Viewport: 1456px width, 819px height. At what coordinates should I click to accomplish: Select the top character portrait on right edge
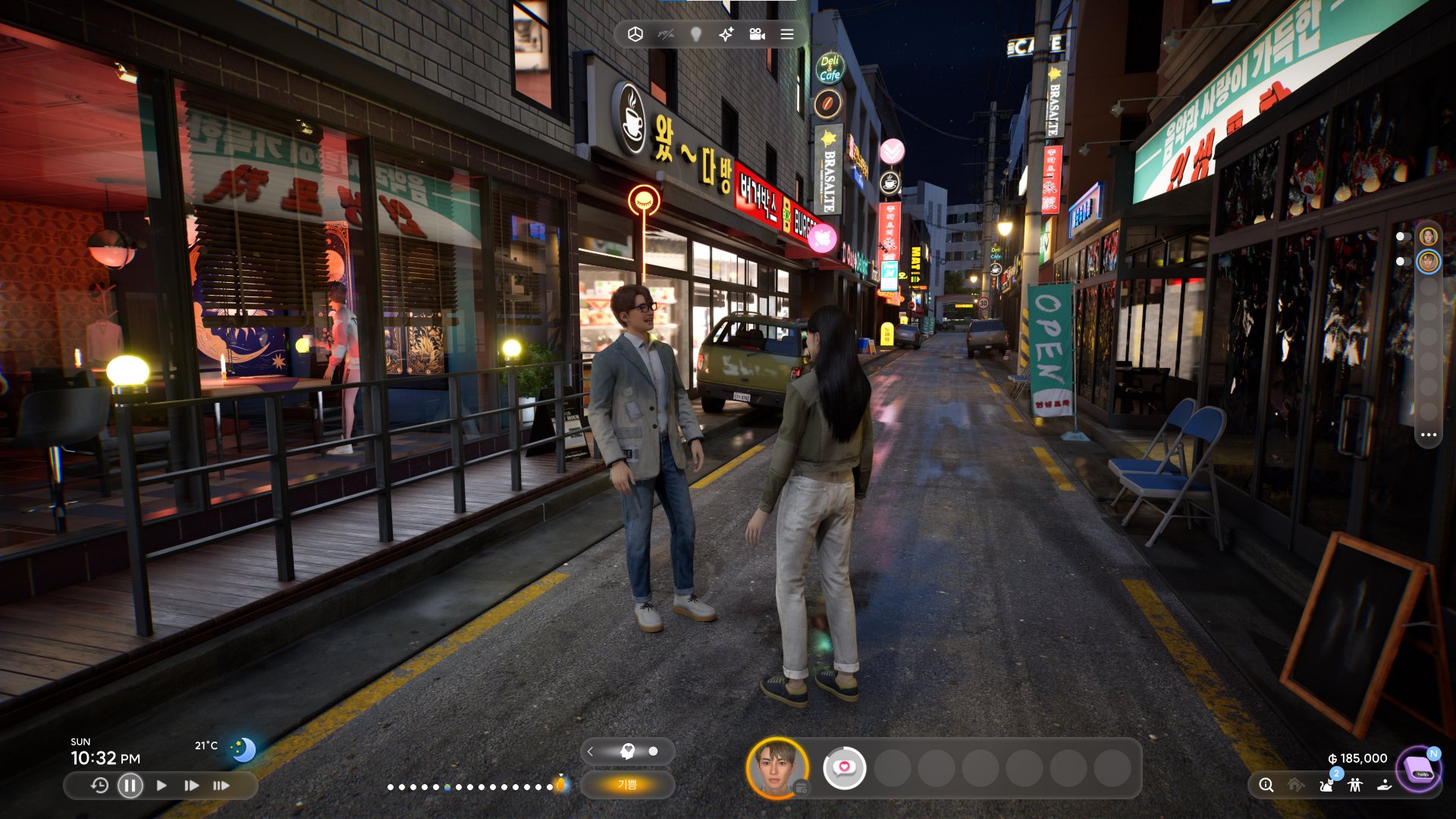point(1429,237)
